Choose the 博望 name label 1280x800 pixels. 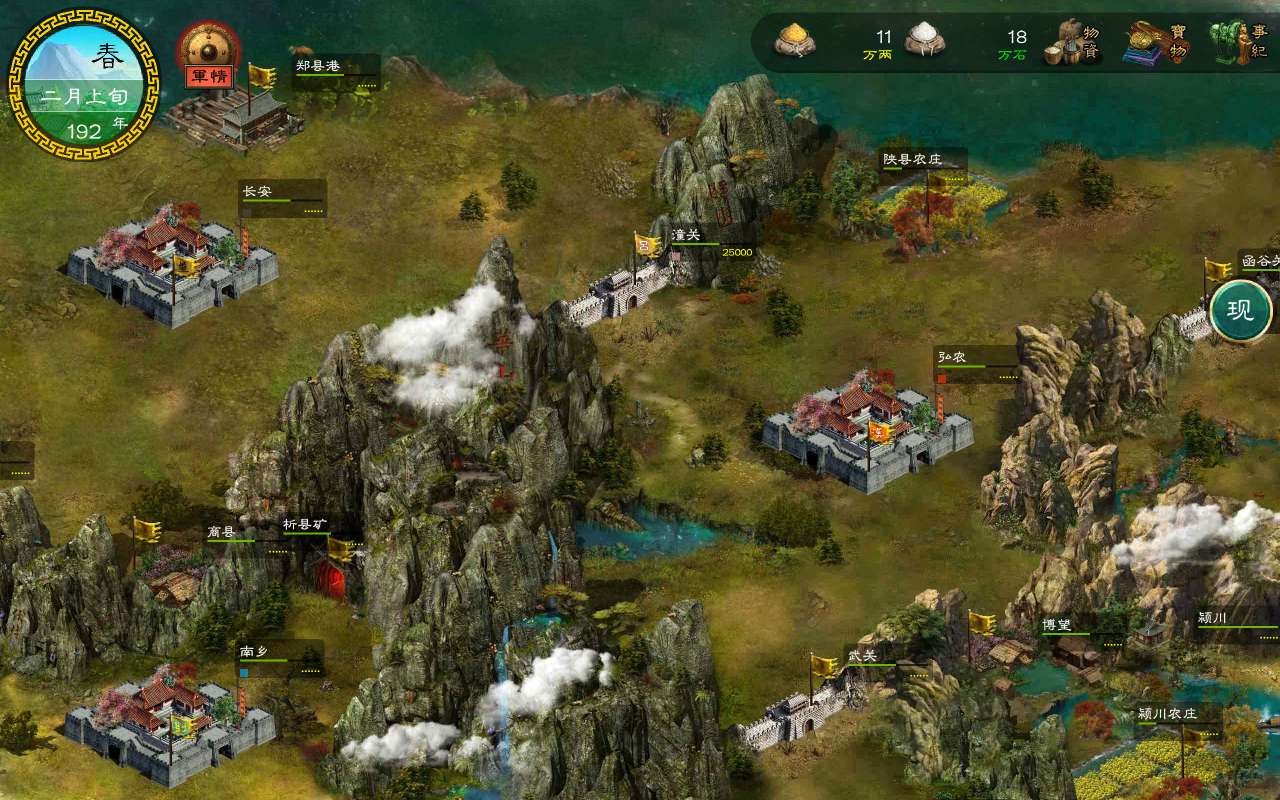[x=1057, y=626]
